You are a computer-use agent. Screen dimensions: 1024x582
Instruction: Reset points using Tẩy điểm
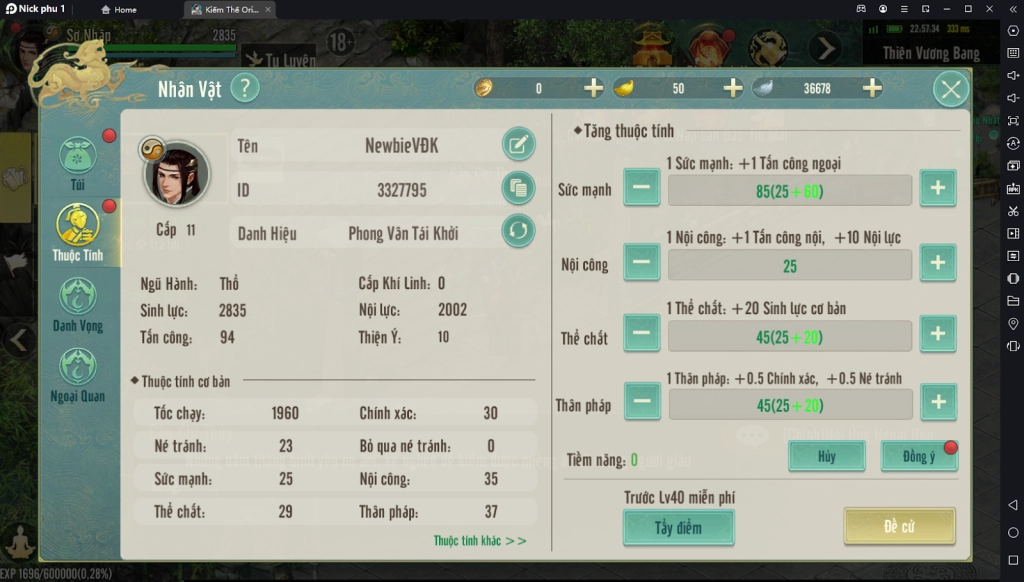click(678, 527)
